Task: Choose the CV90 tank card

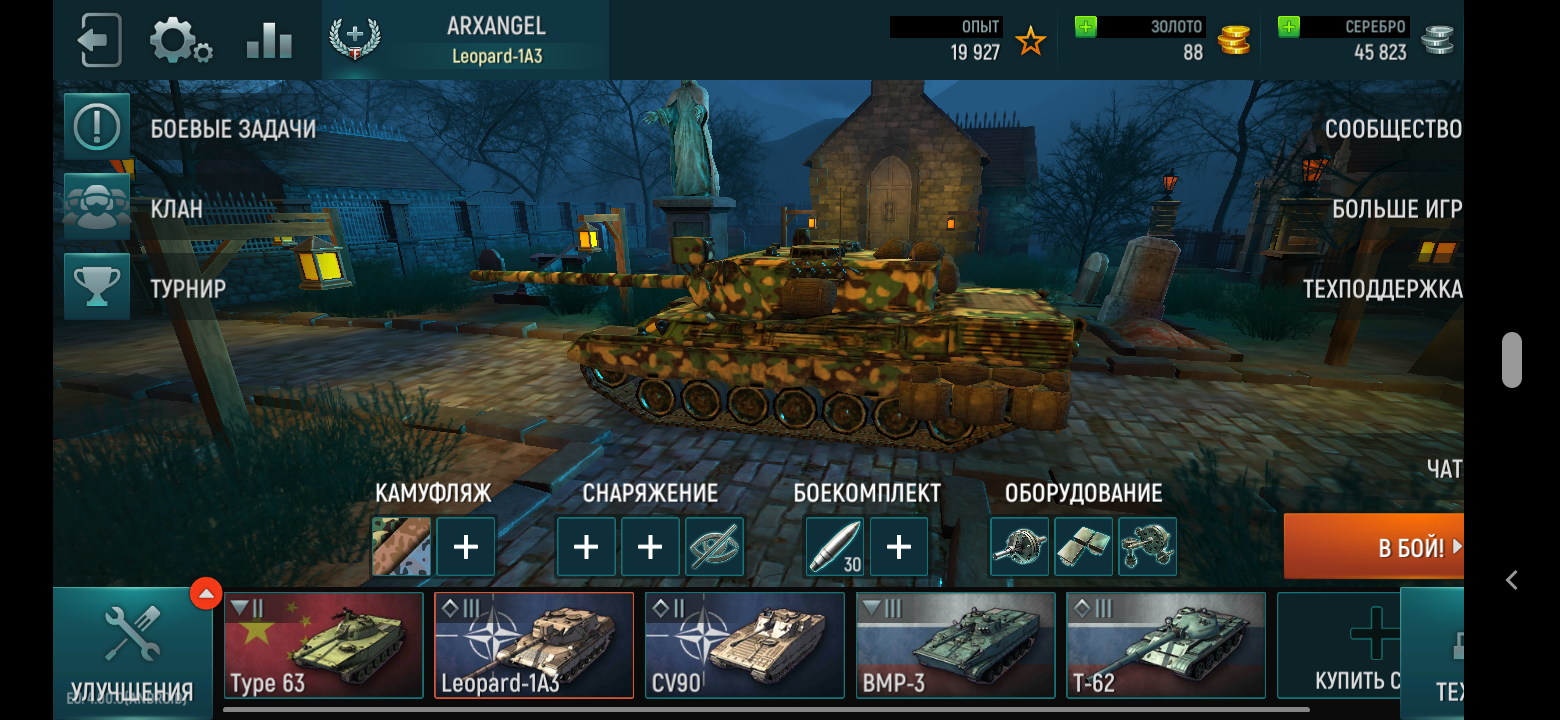Action: pyautogui.click(x=745, y=645)
